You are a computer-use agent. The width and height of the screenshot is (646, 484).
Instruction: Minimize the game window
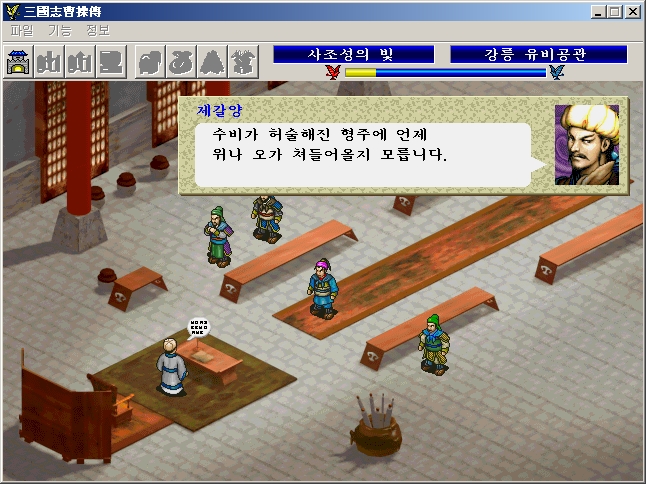coord(598,11)
